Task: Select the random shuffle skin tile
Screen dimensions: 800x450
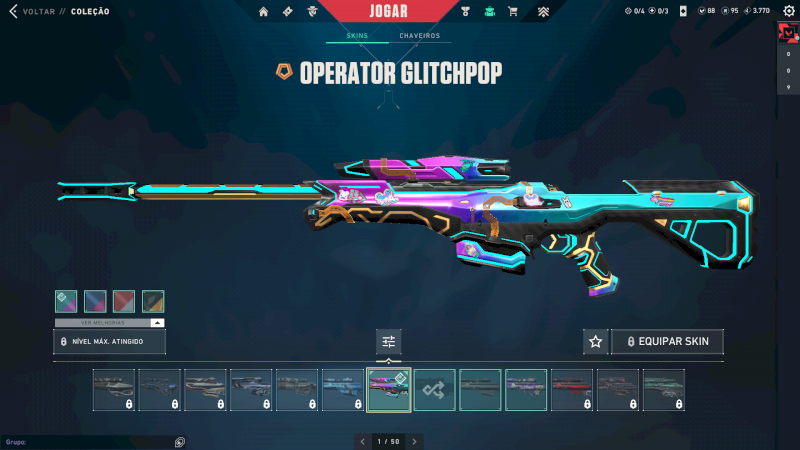Action: 435,390
